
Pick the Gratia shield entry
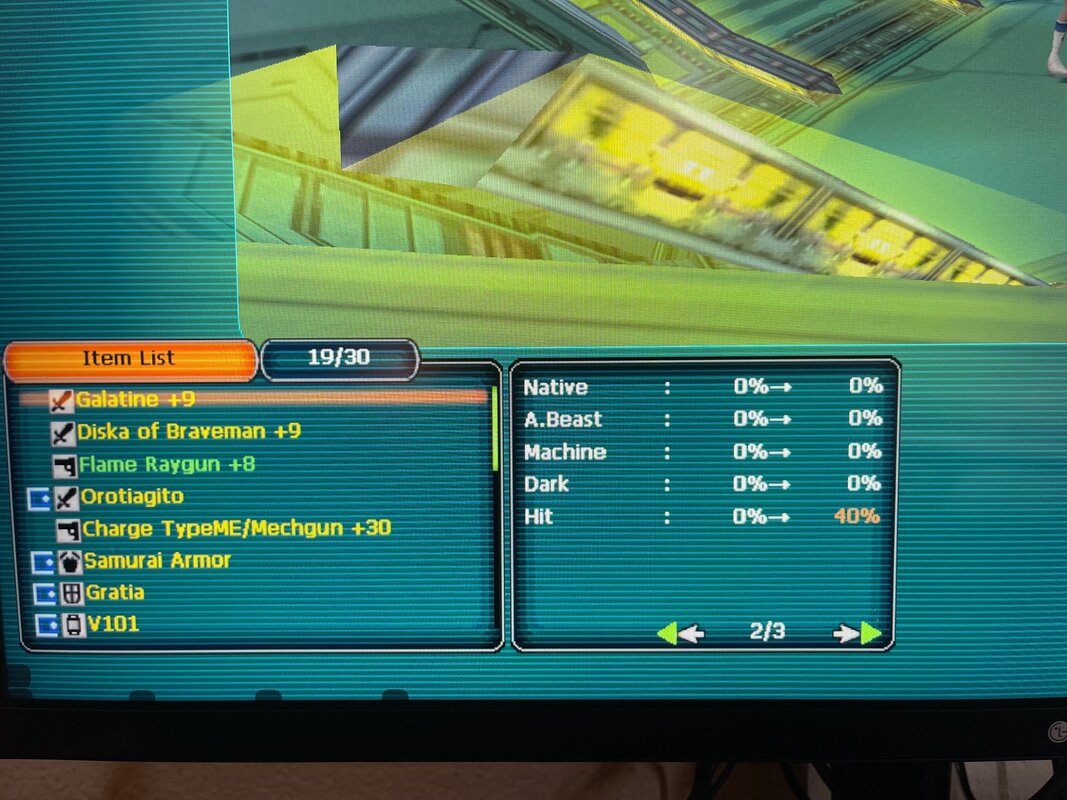114,592
